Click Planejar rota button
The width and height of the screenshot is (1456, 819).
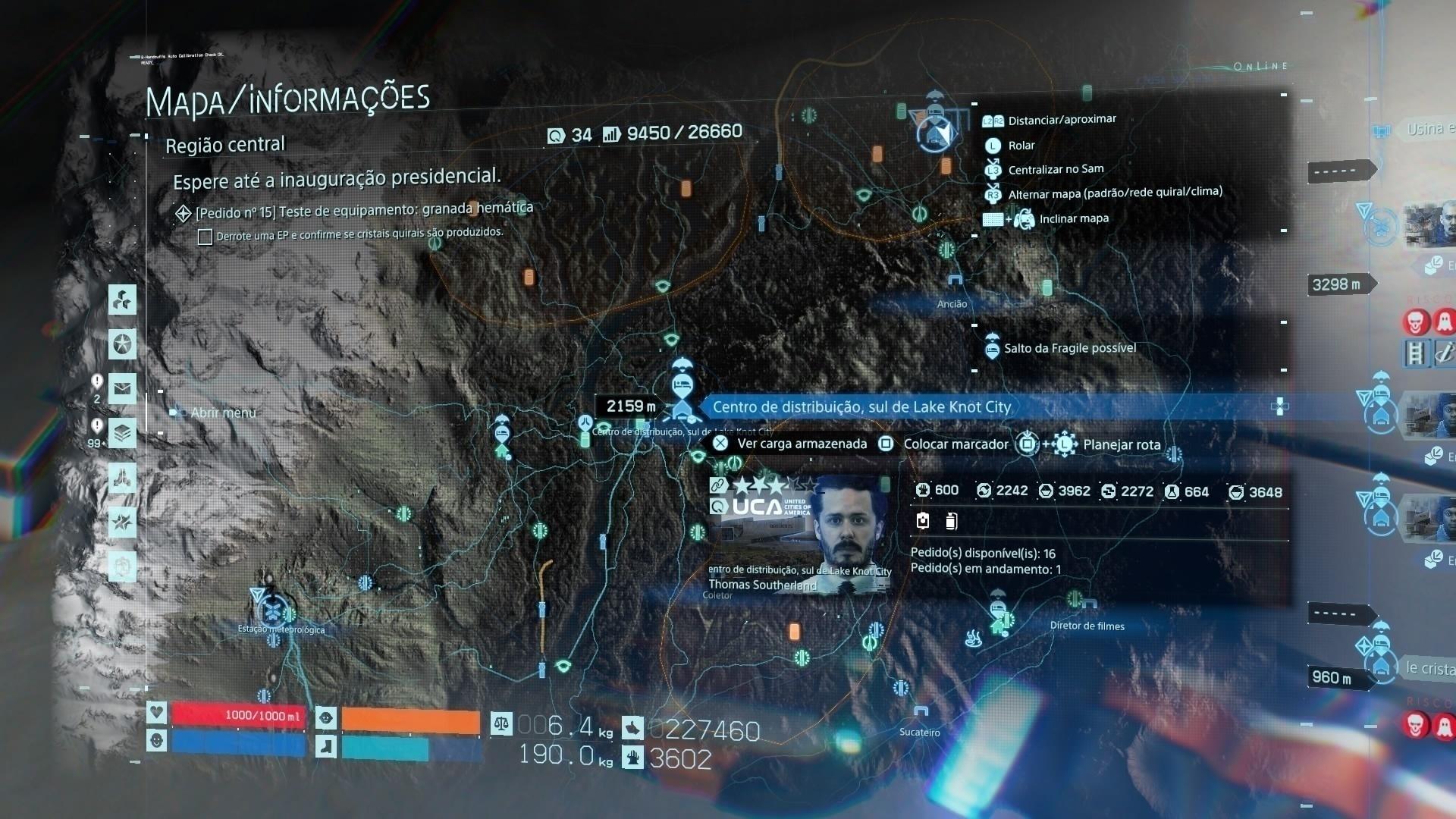click(1121, 444)
